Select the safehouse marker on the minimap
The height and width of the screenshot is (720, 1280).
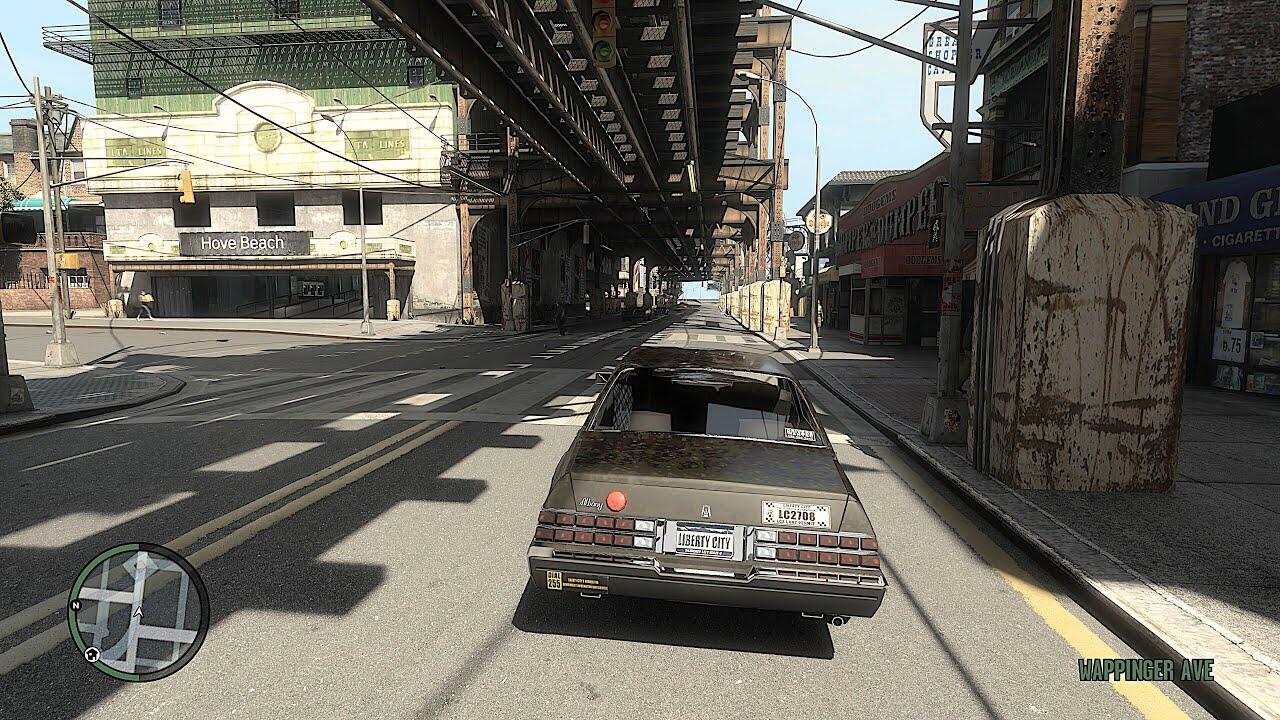[x=91, y=654]
